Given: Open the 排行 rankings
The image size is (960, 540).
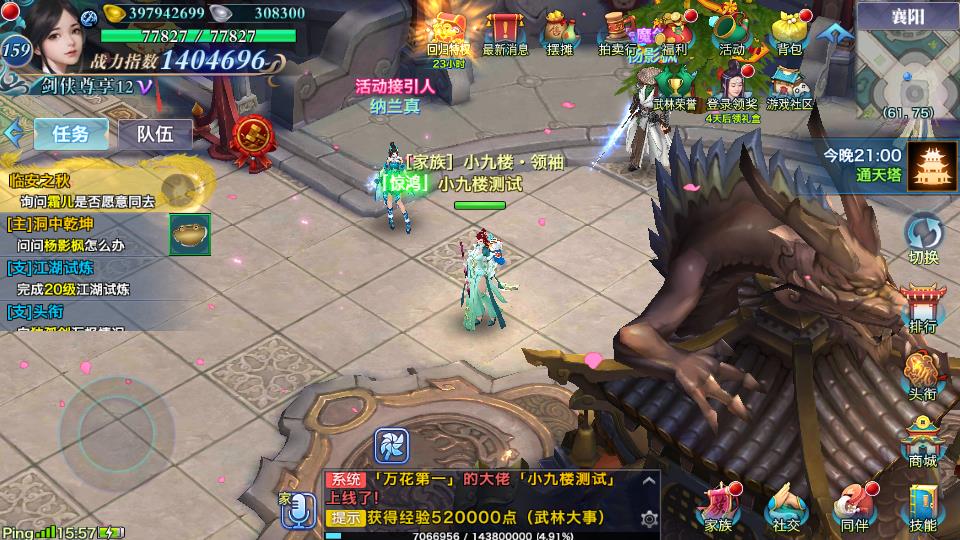Looking at the screenshot, I should [923, 306].
